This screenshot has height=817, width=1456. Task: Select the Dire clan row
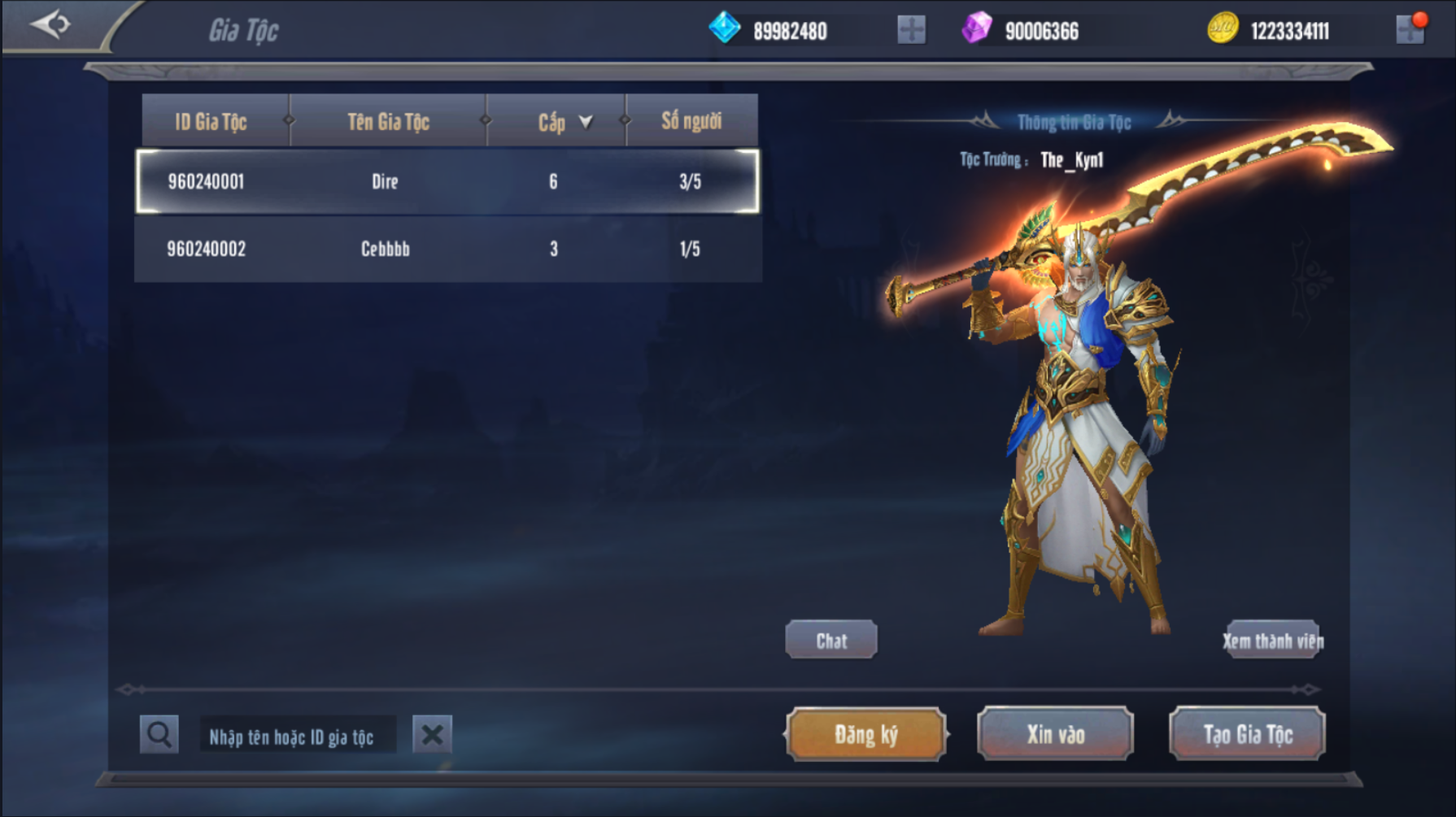coord(447,181)
